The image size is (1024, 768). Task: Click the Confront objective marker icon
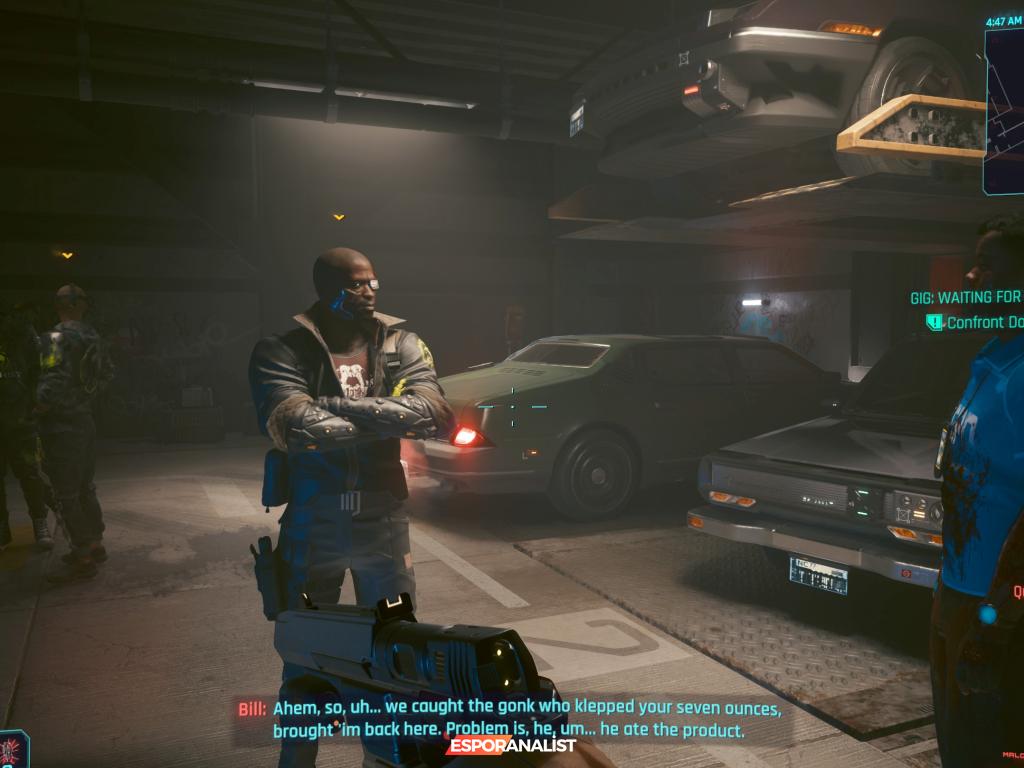pyautogui.click(x=935, y=322)
